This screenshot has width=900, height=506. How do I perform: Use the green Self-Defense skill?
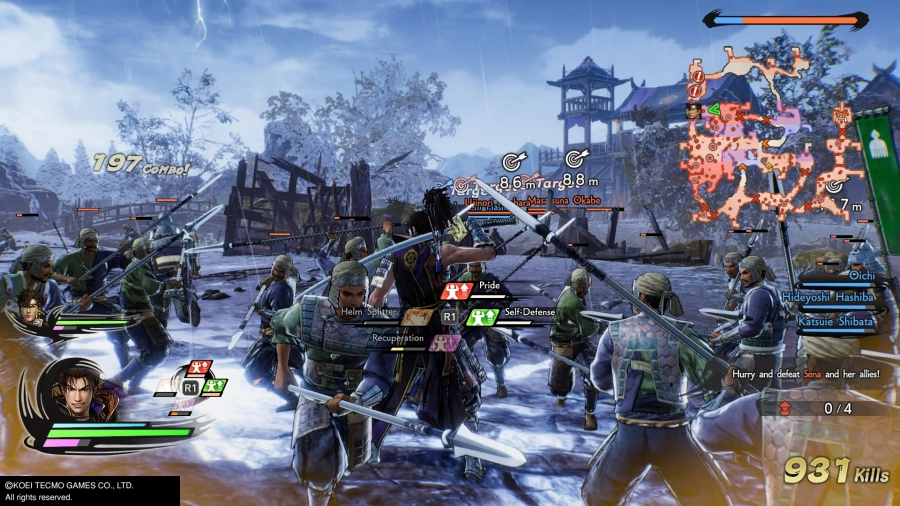coord(483,316)
